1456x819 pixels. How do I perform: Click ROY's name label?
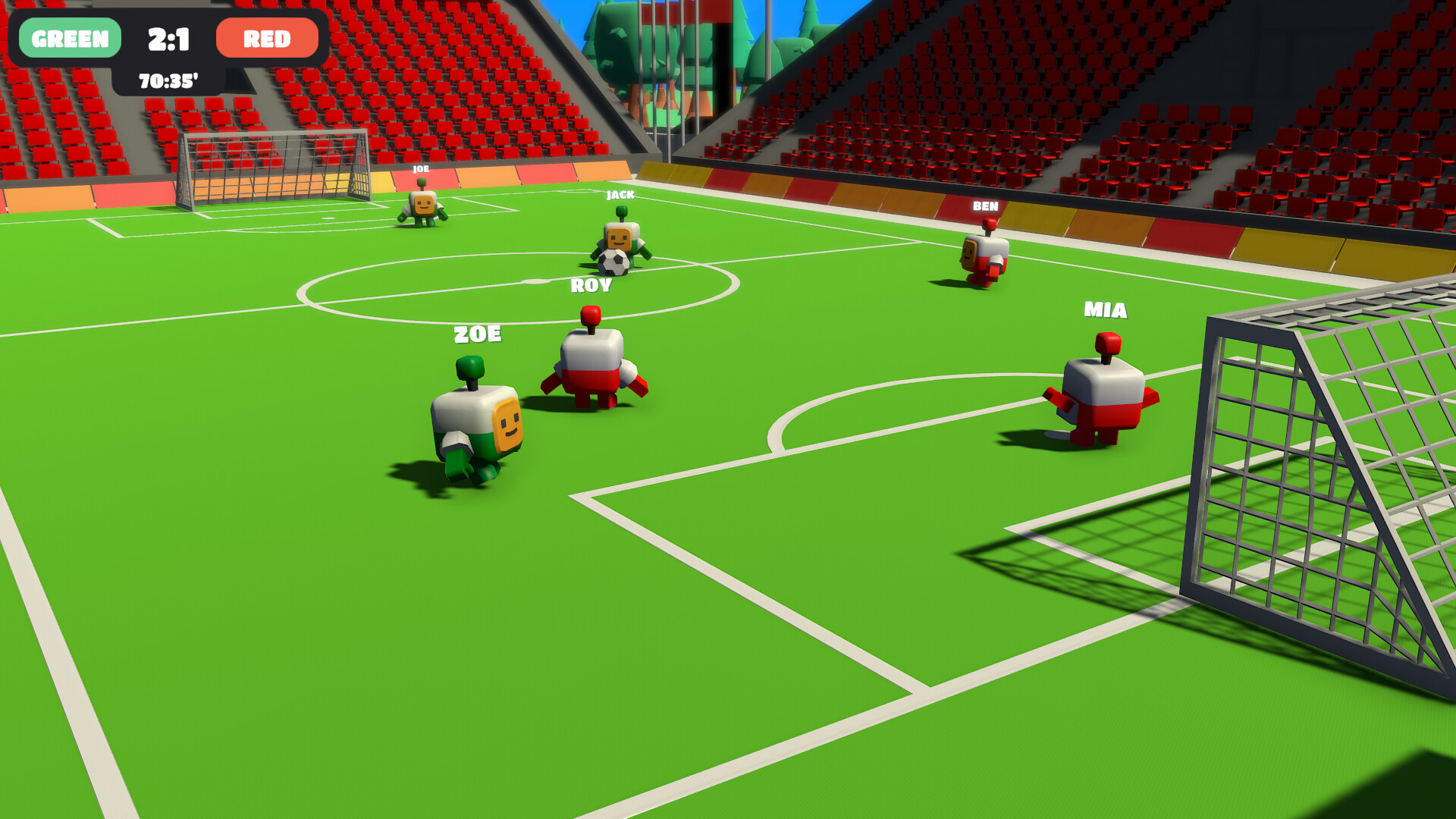pos(590,287)
